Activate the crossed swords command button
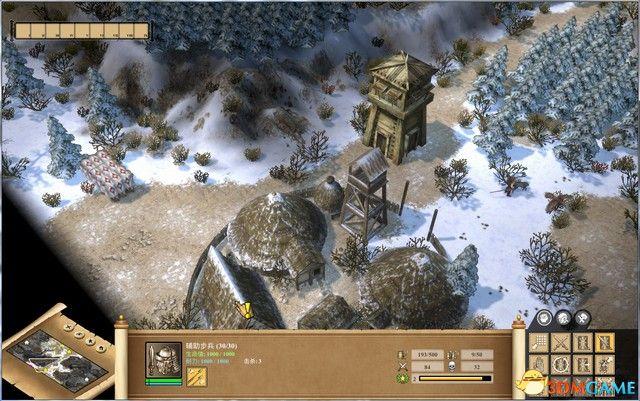The width and height of the screenshot is (640, 401). (558, 342)
